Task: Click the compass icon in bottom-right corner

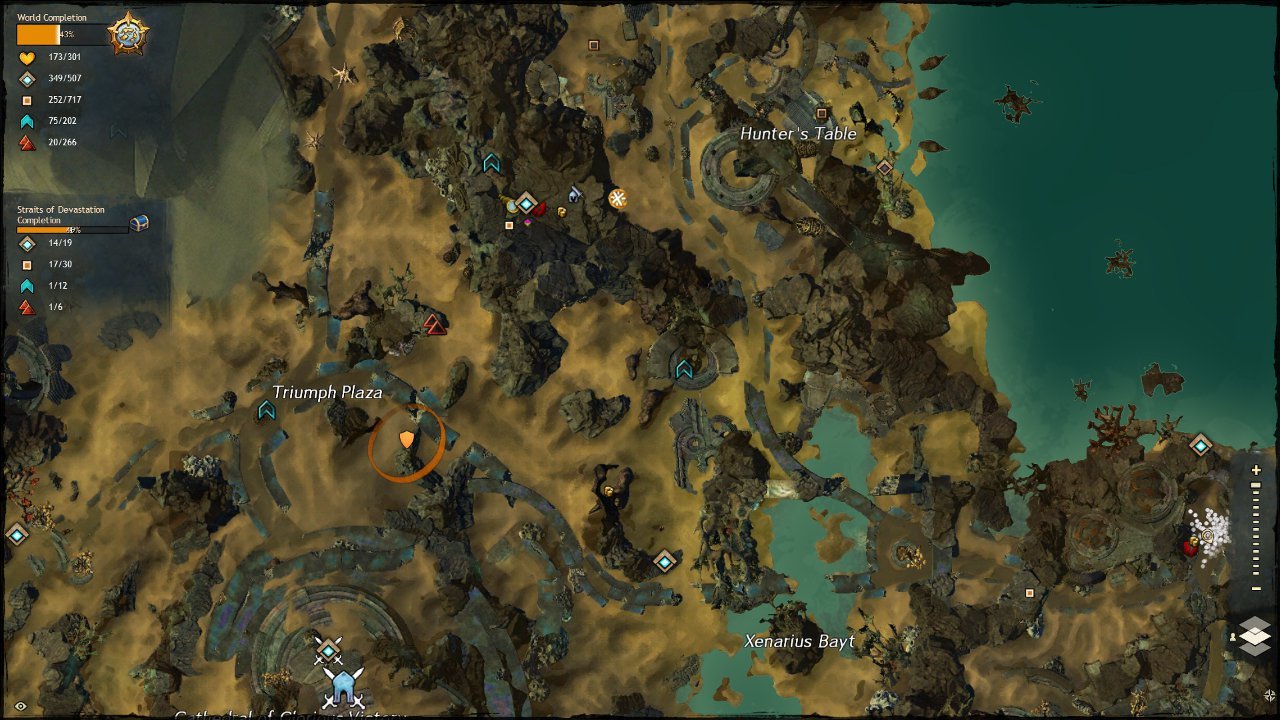Action: [x=1269, y=695]
